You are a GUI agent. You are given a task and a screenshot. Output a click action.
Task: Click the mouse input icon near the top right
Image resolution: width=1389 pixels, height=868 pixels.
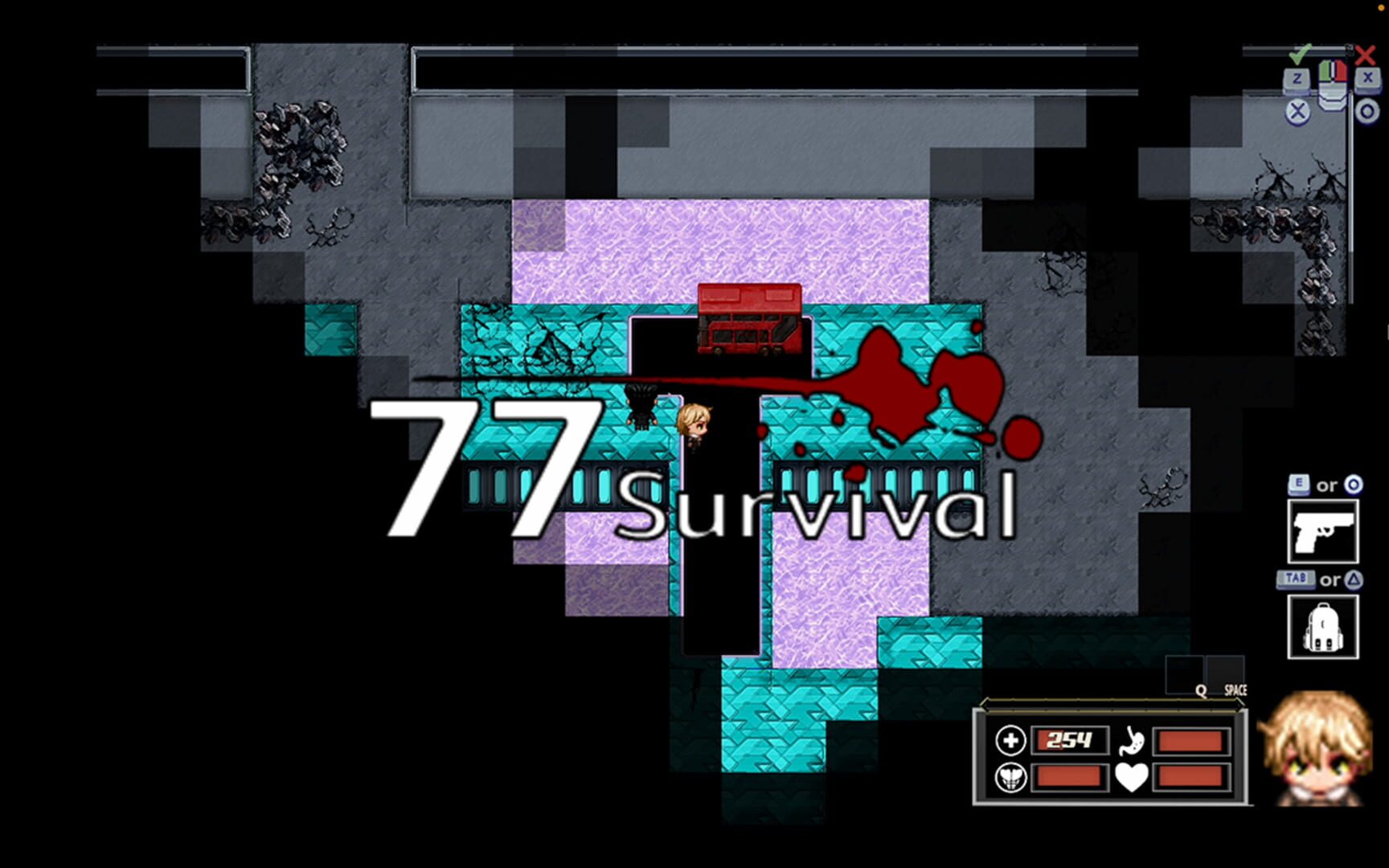[1333, 87]
